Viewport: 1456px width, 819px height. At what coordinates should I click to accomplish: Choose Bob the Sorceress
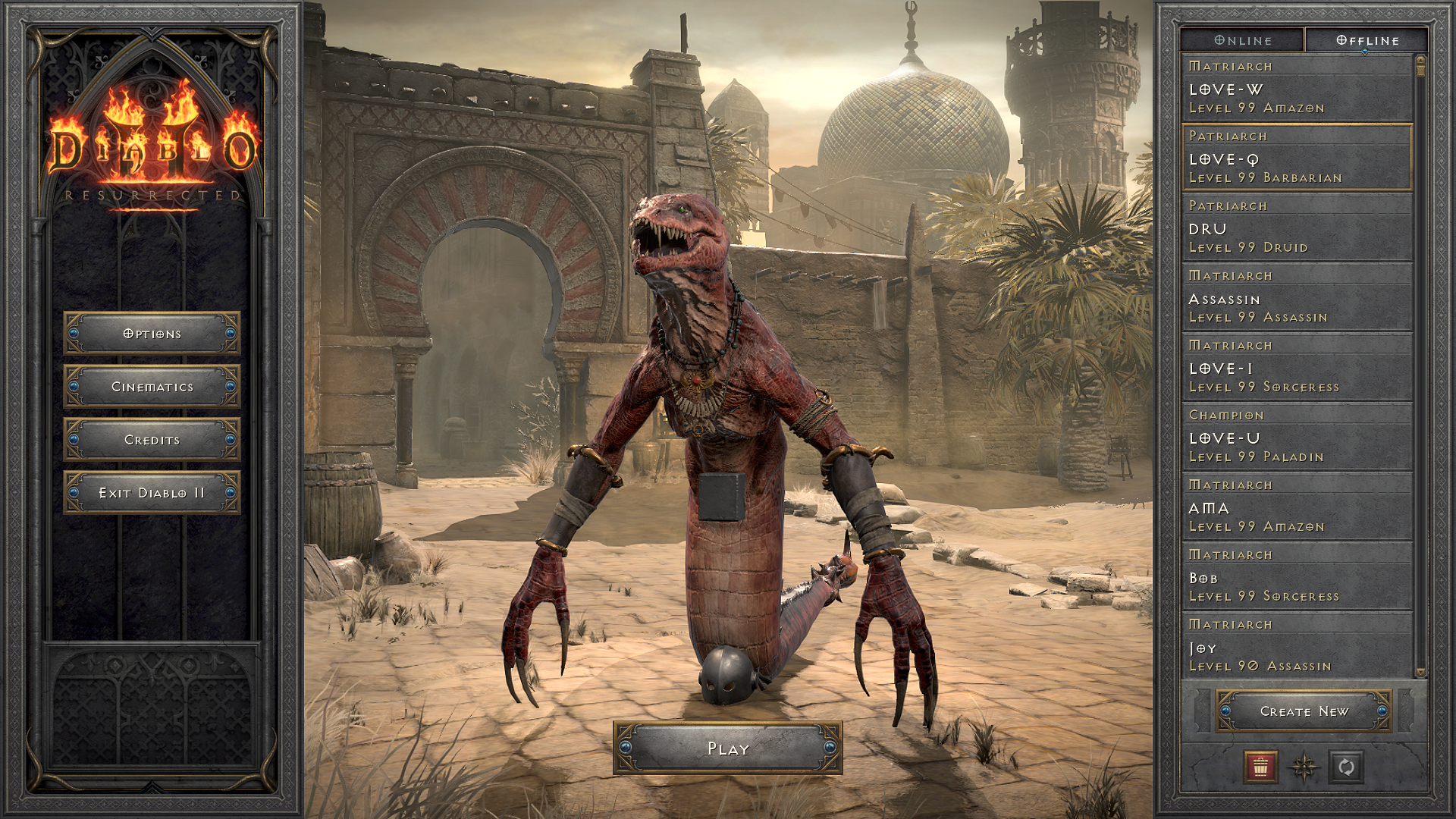(x=1297, y=577)
